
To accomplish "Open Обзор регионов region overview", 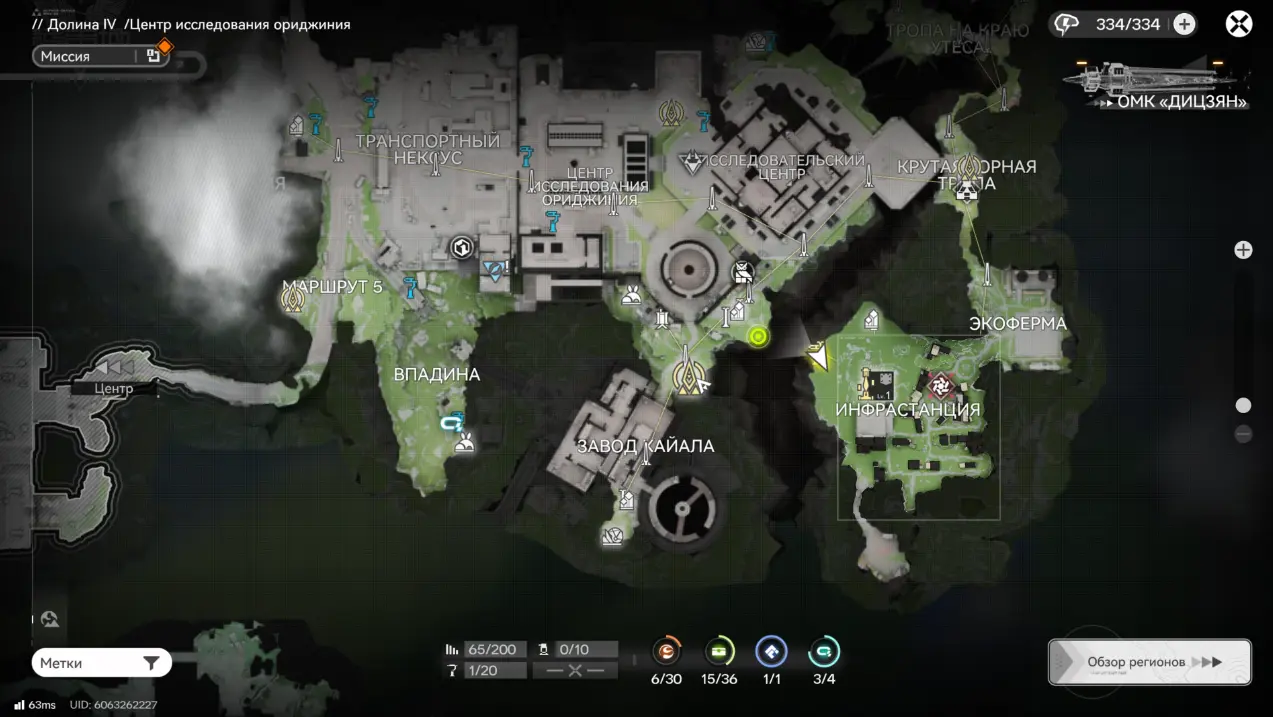I will click(1149, 662).
